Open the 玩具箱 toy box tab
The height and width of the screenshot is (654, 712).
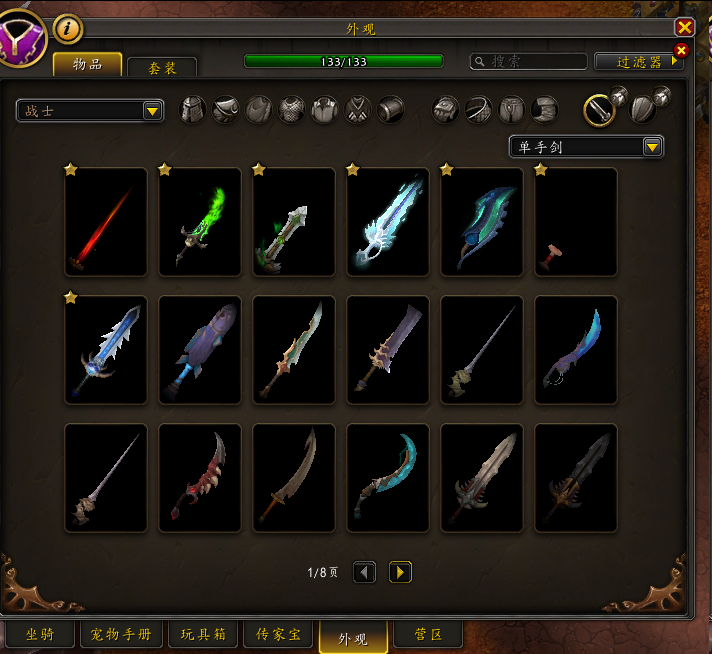pos(204,634)
